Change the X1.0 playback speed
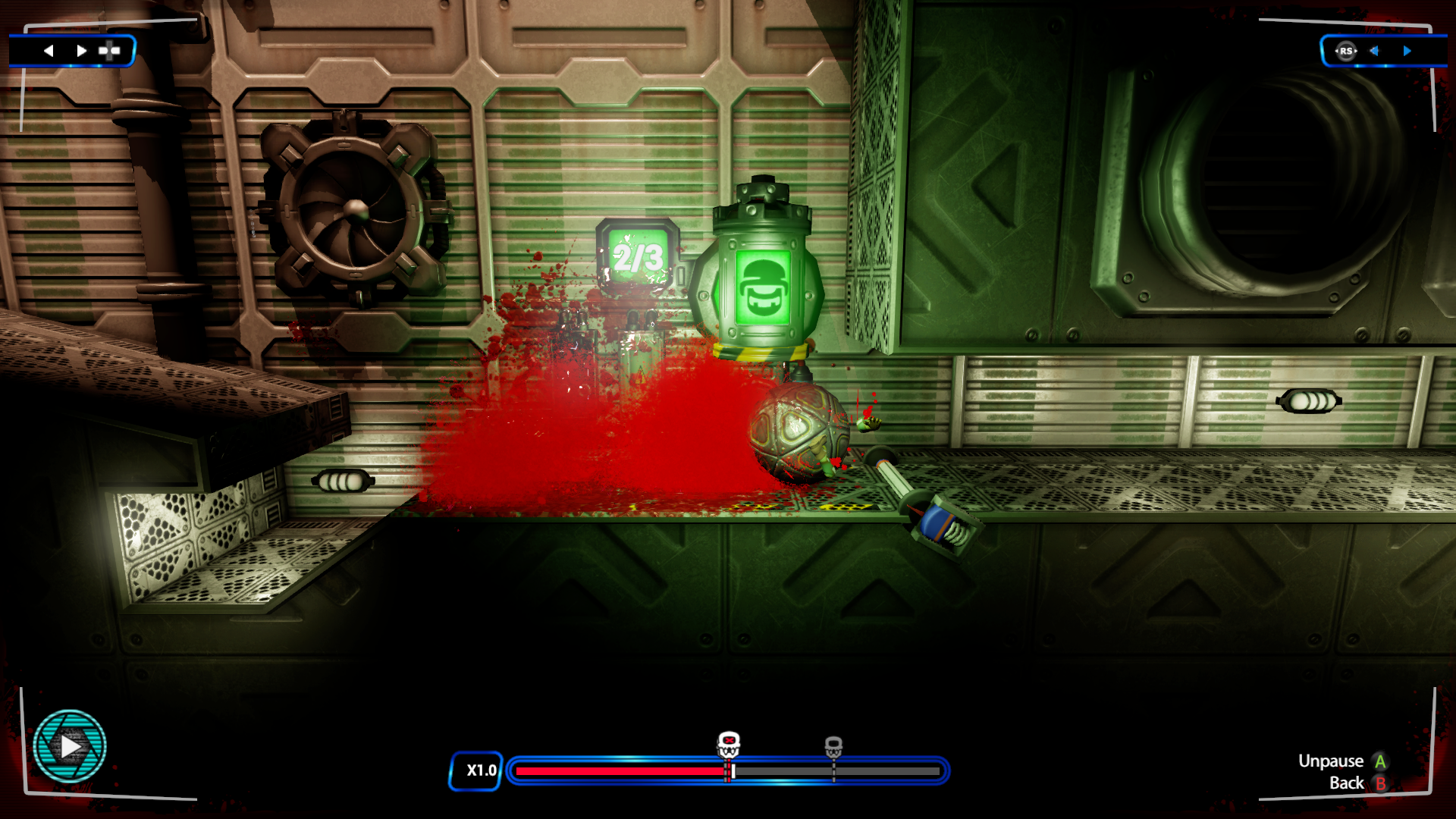Screen dimensions: 1456x819 coord(476,770)
